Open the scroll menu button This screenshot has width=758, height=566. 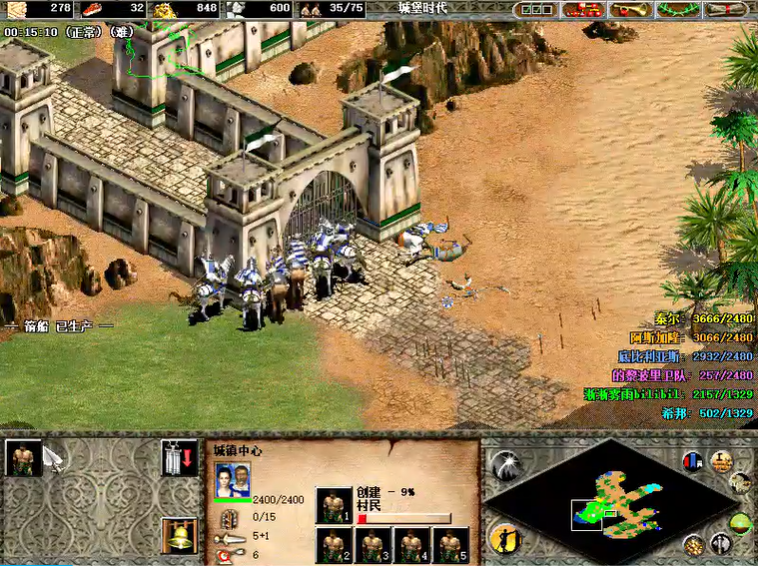click(727, 10)
